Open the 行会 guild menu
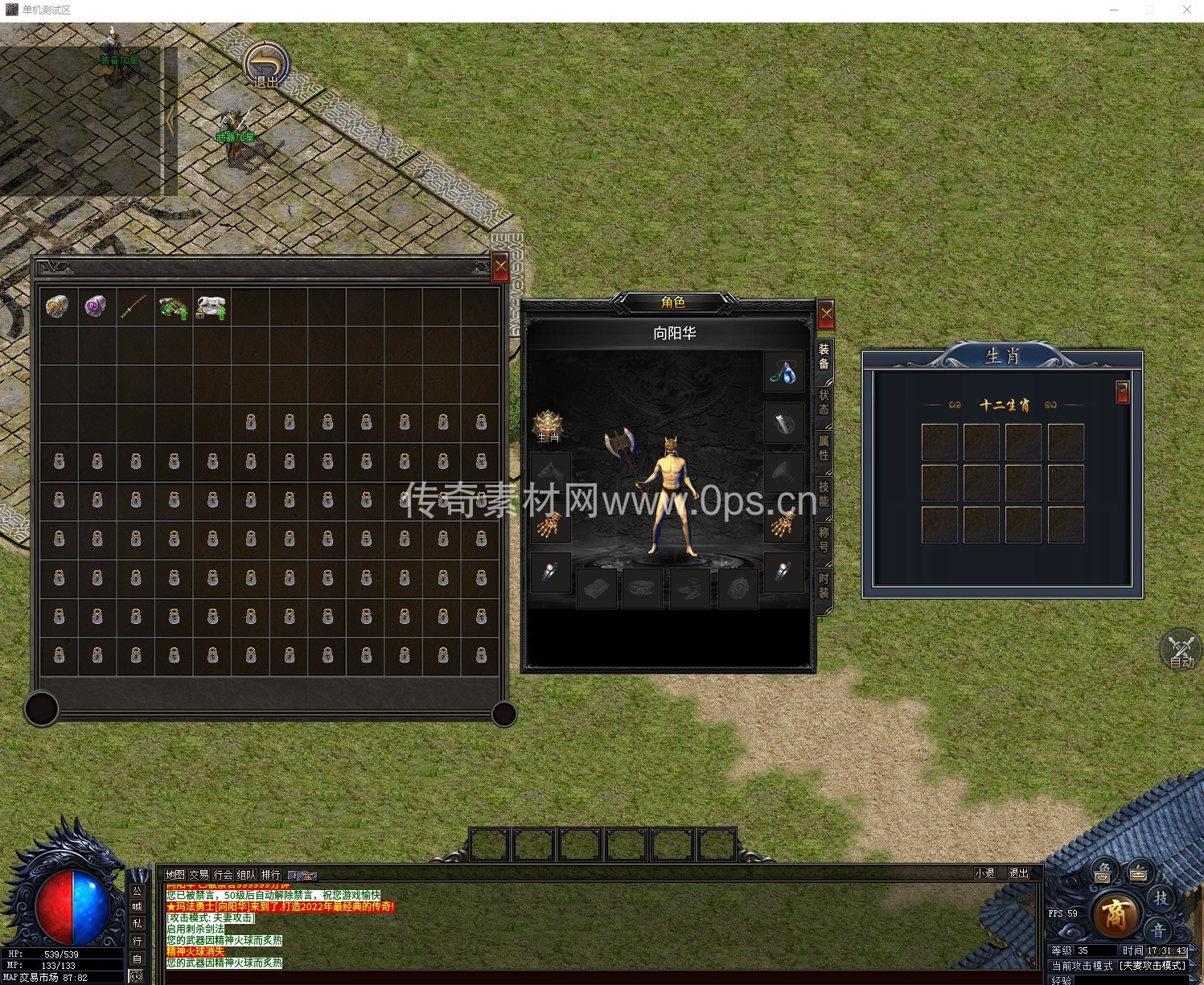The width and height of the screenshot is (1204, 985). point(223,874)
